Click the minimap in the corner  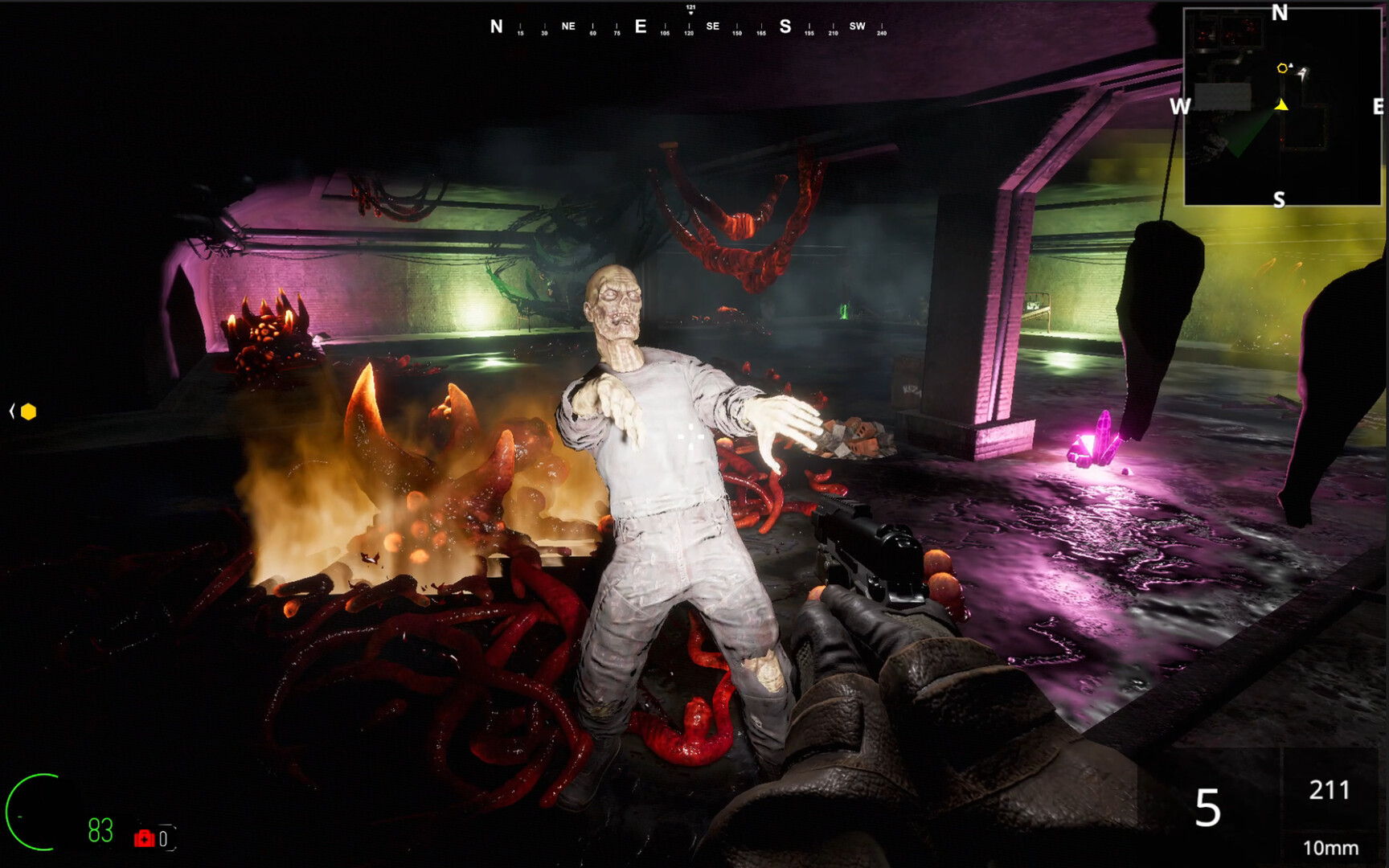point(1281,107)
